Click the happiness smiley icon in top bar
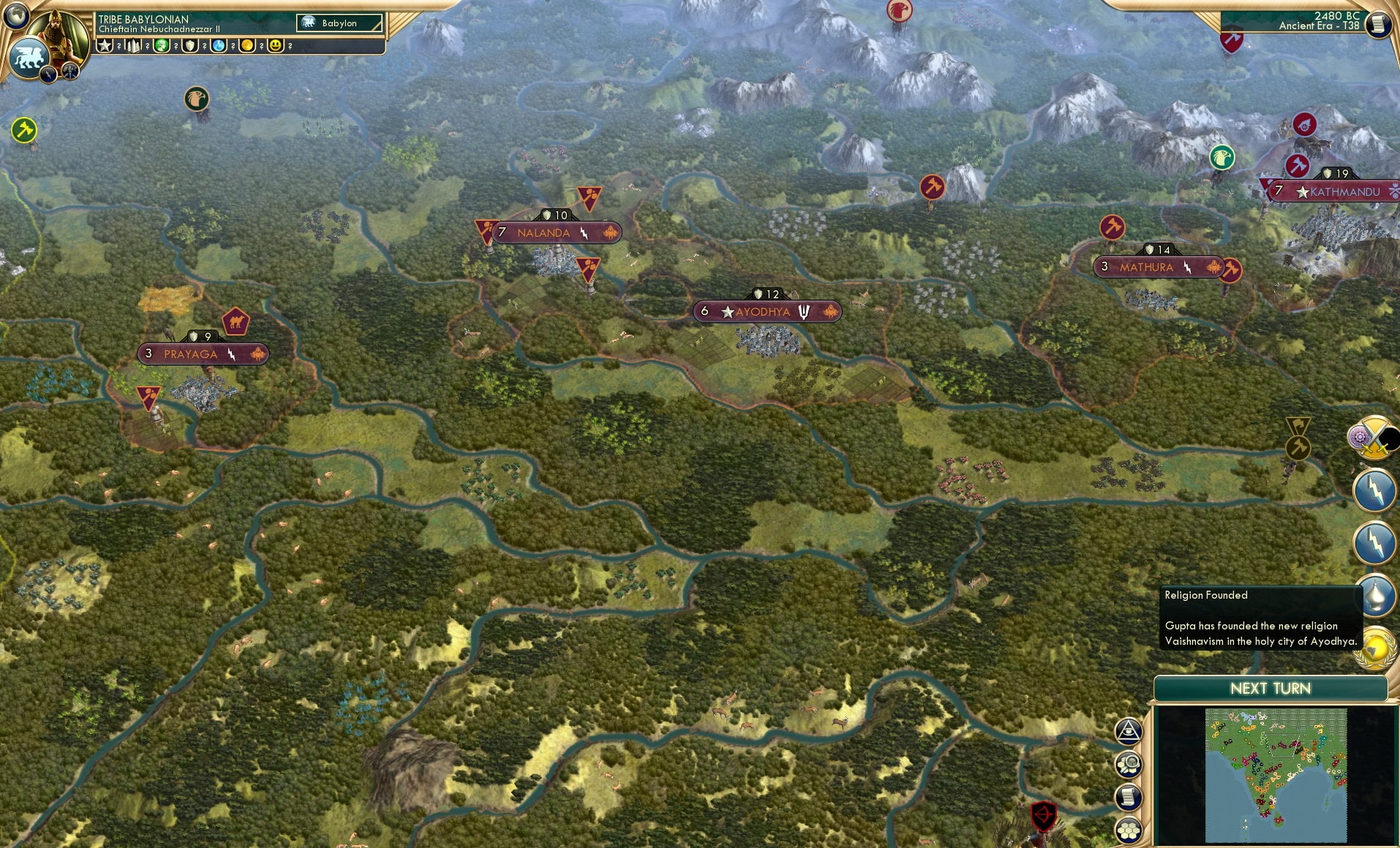 point(274,46)
